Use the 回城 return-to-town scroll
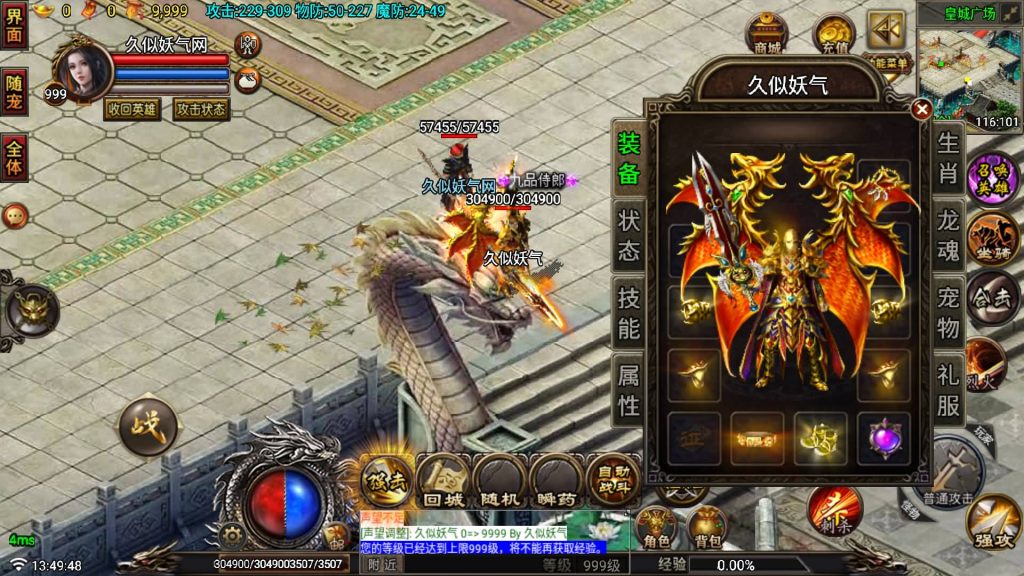This screenshot has width=1024, height=576. click(443, 481)
